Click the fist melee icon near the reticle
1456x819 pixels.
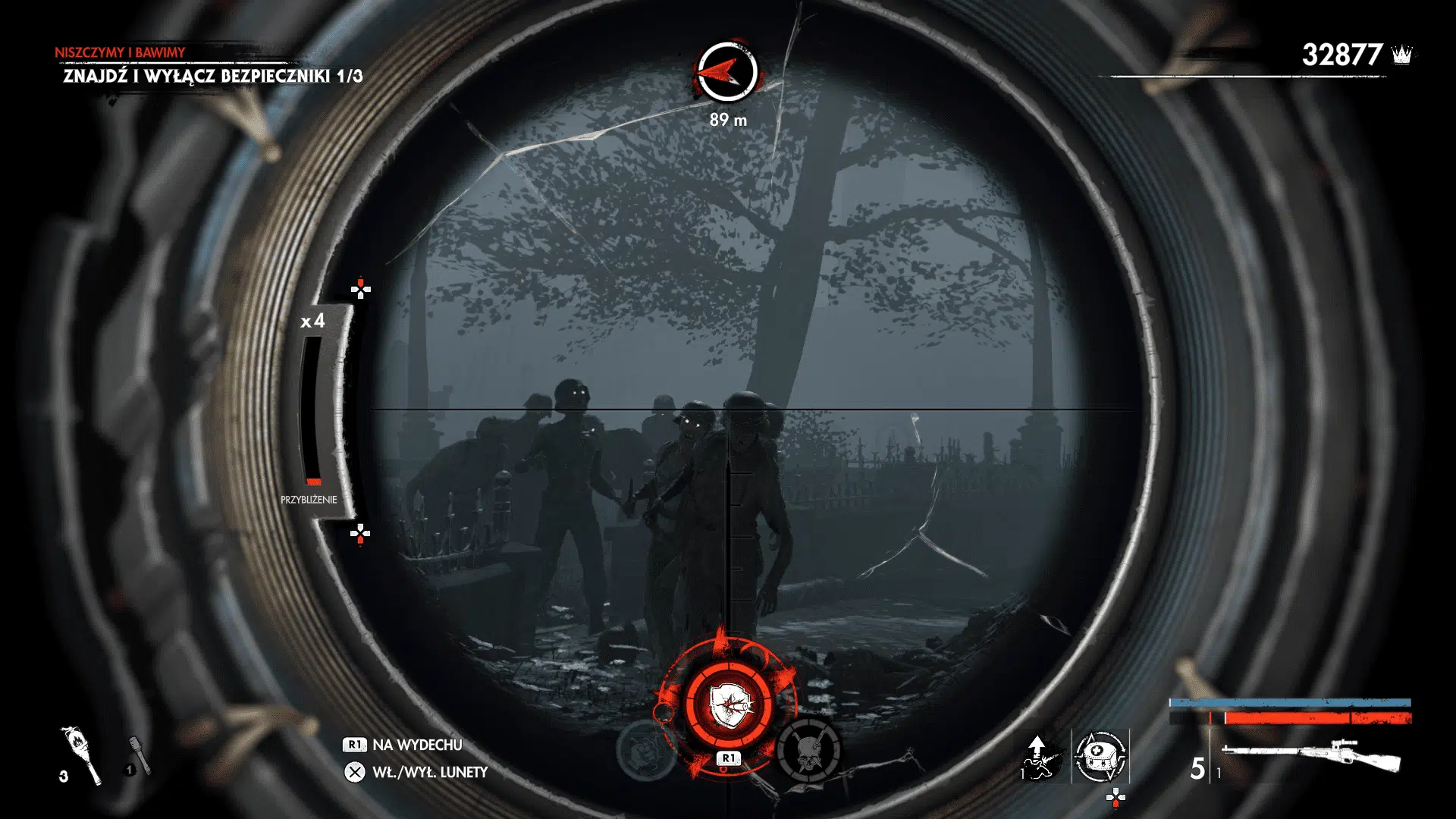point(645,751)
